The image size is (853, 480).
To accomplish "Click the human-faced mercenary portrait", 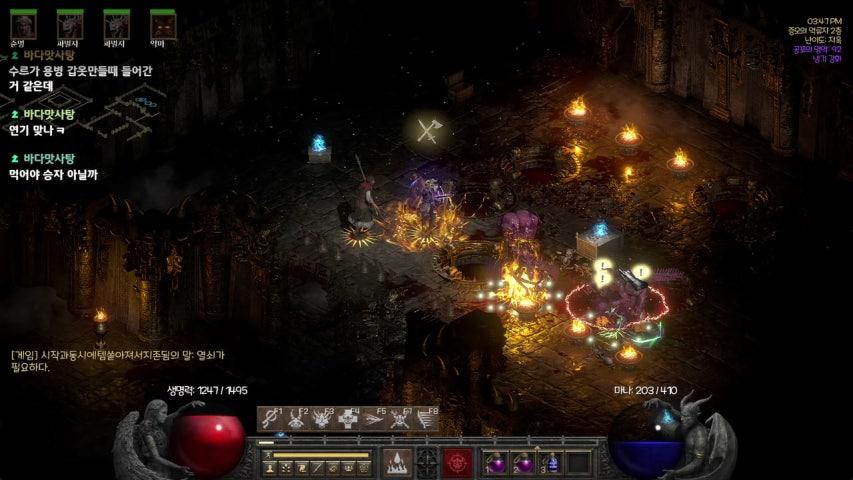I will (23, 25).
